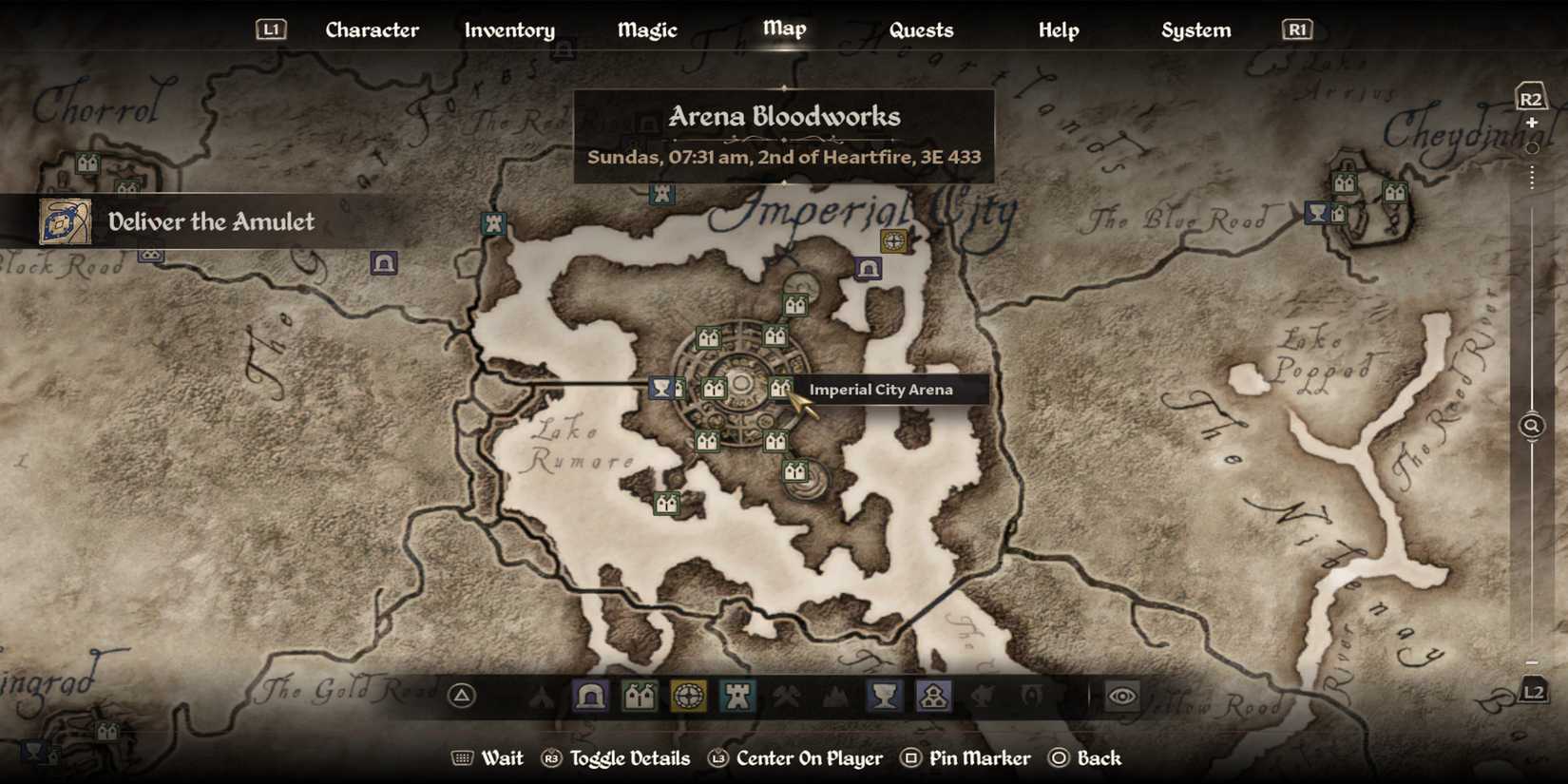Open the Quests menu
This screenshot has height=784, width=1568.
coord(921,29)
